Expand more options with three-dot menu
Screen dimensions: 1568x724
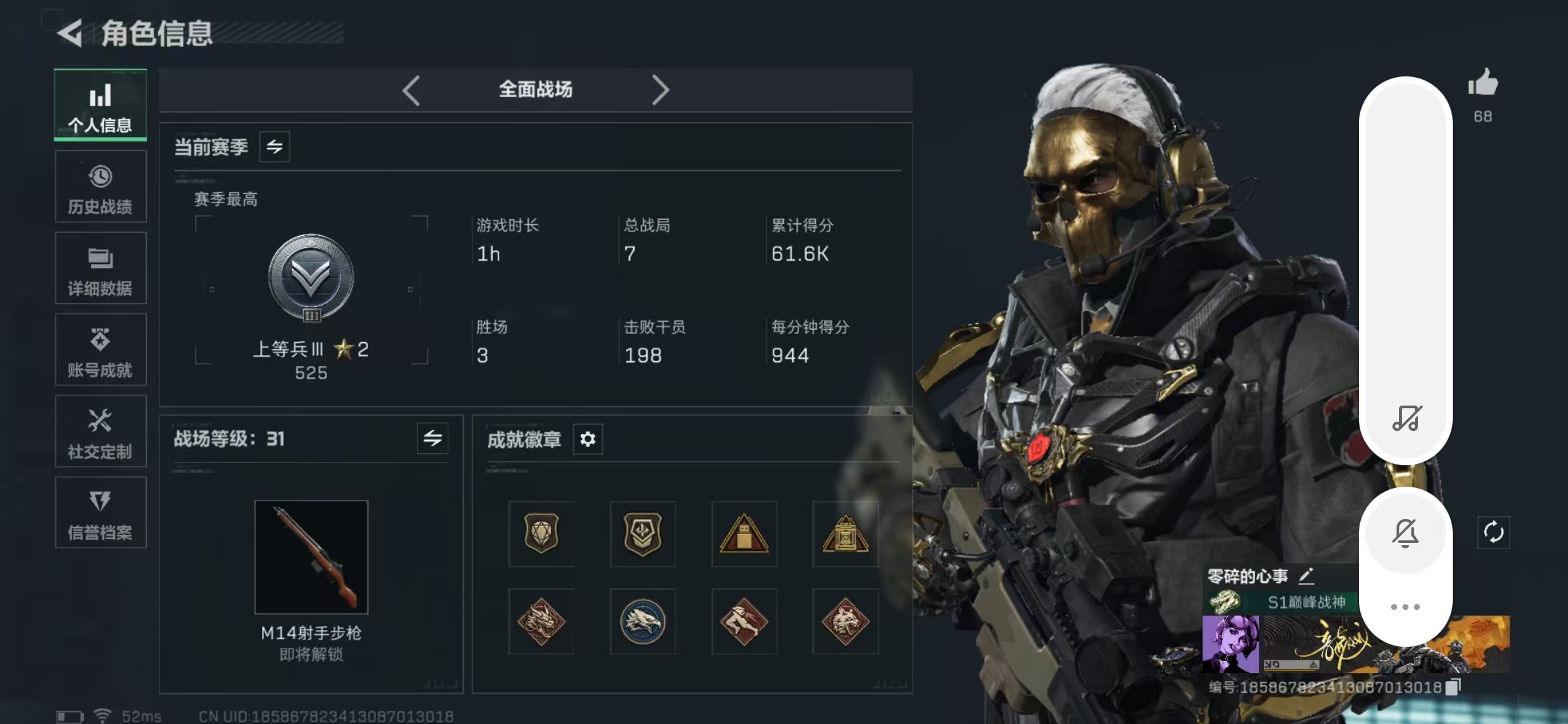pos(1406,605)
